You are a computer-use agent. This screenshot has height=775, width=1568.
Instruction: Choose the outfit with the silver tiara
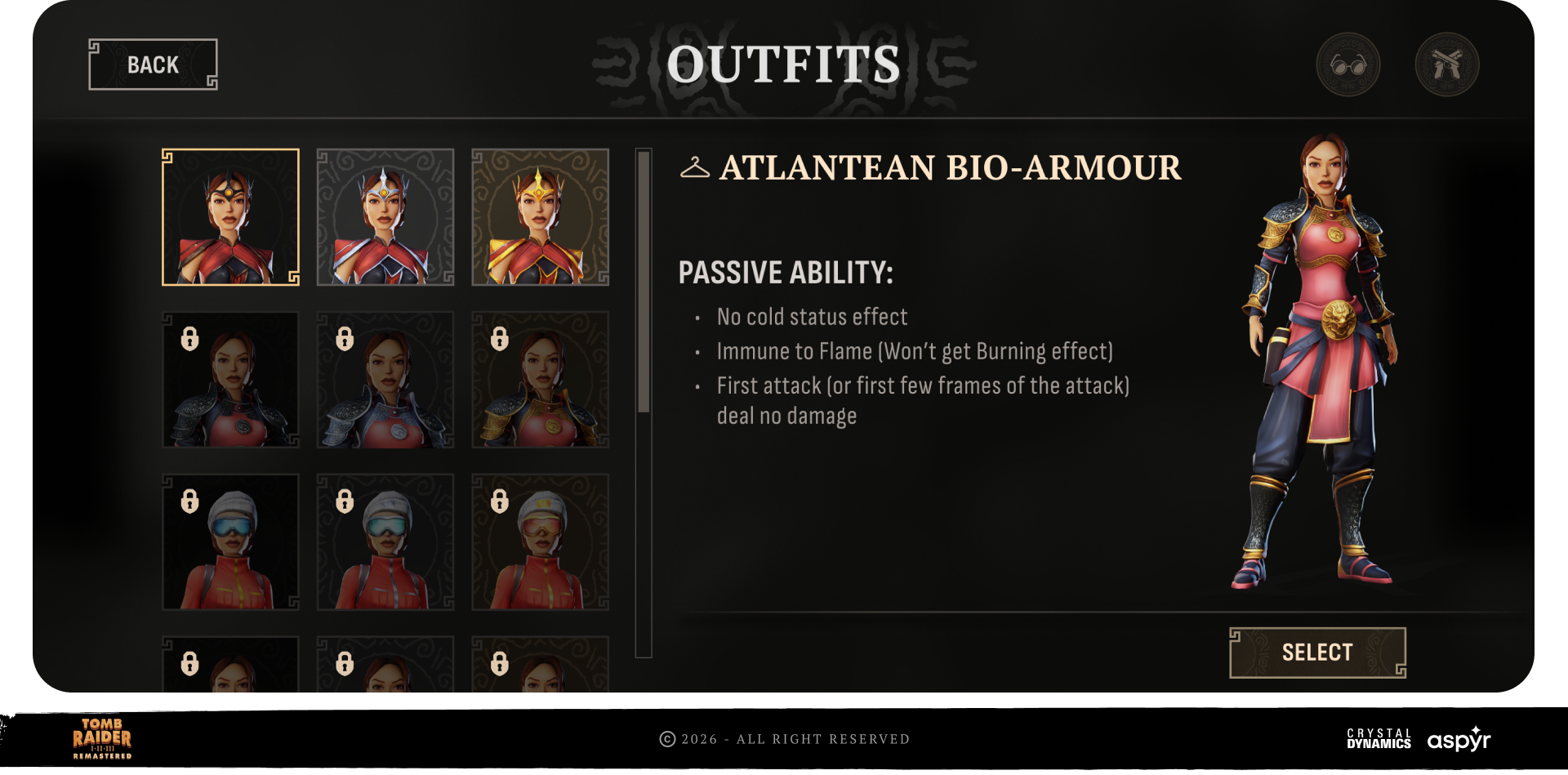(x=385, y=217)
